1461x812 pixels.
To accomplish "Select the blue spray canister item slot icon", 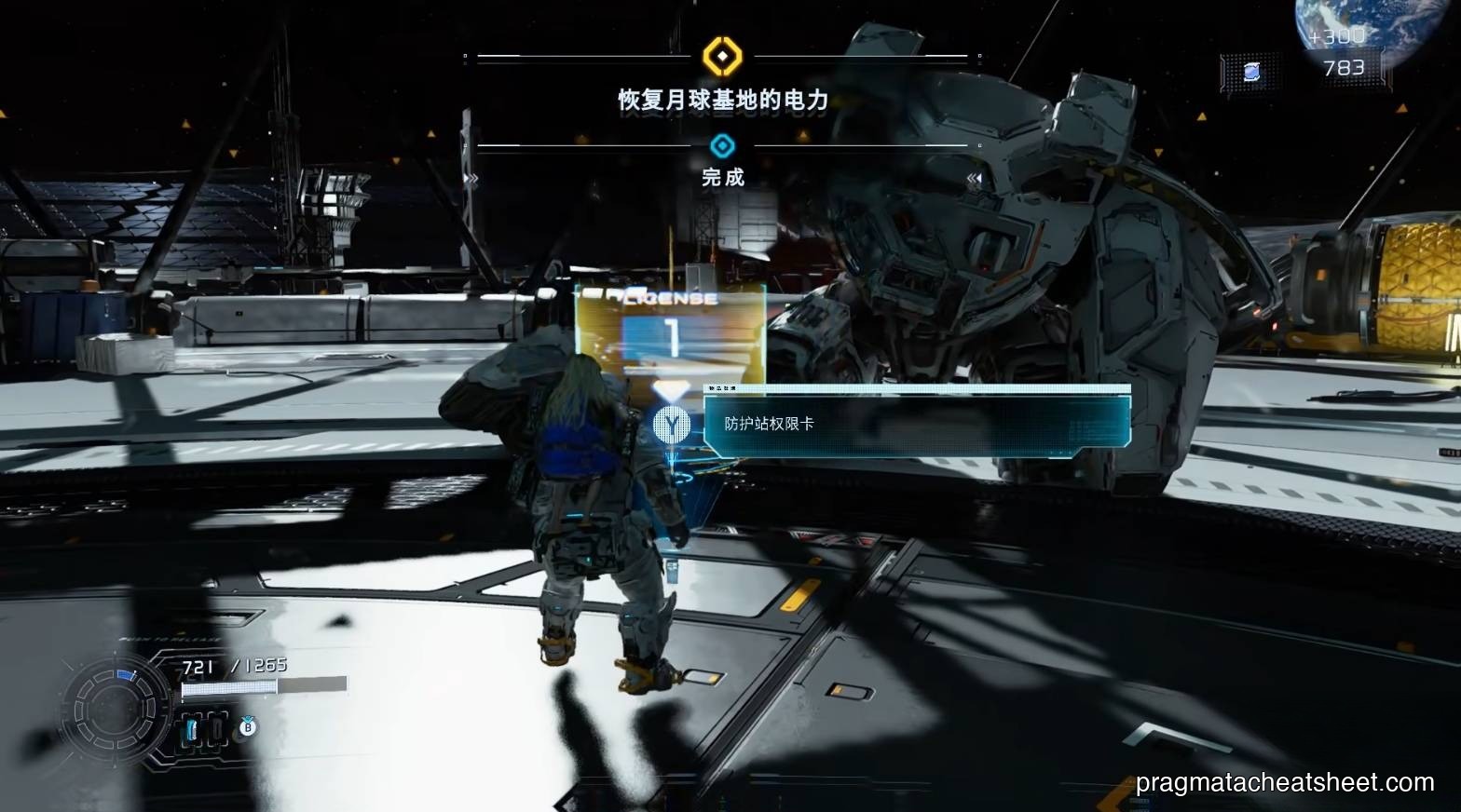I will 191,727.
